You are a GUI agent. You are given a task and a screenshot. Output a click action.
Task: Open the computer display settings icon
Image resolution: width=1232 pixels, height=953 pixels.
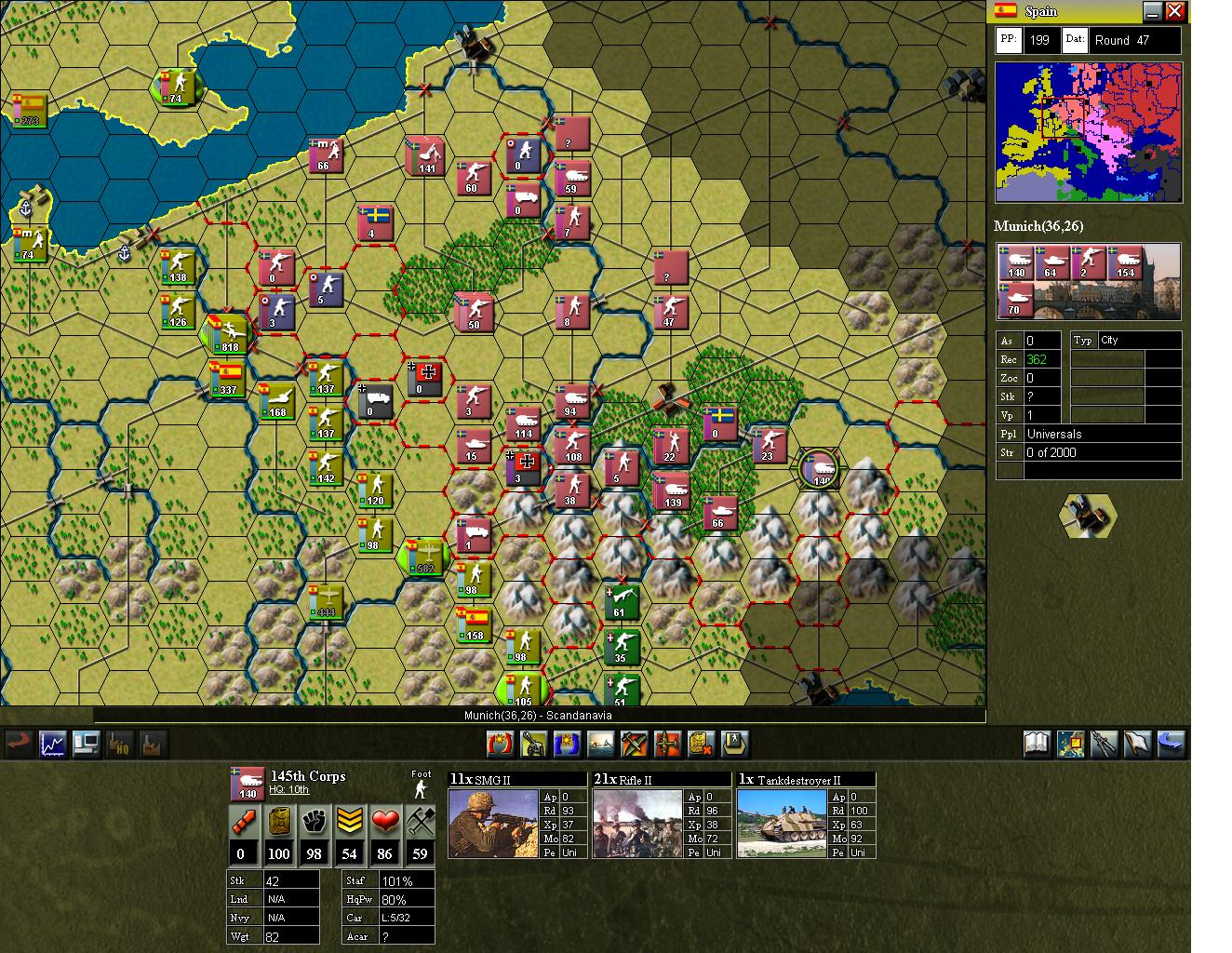[x=86, y=744]
